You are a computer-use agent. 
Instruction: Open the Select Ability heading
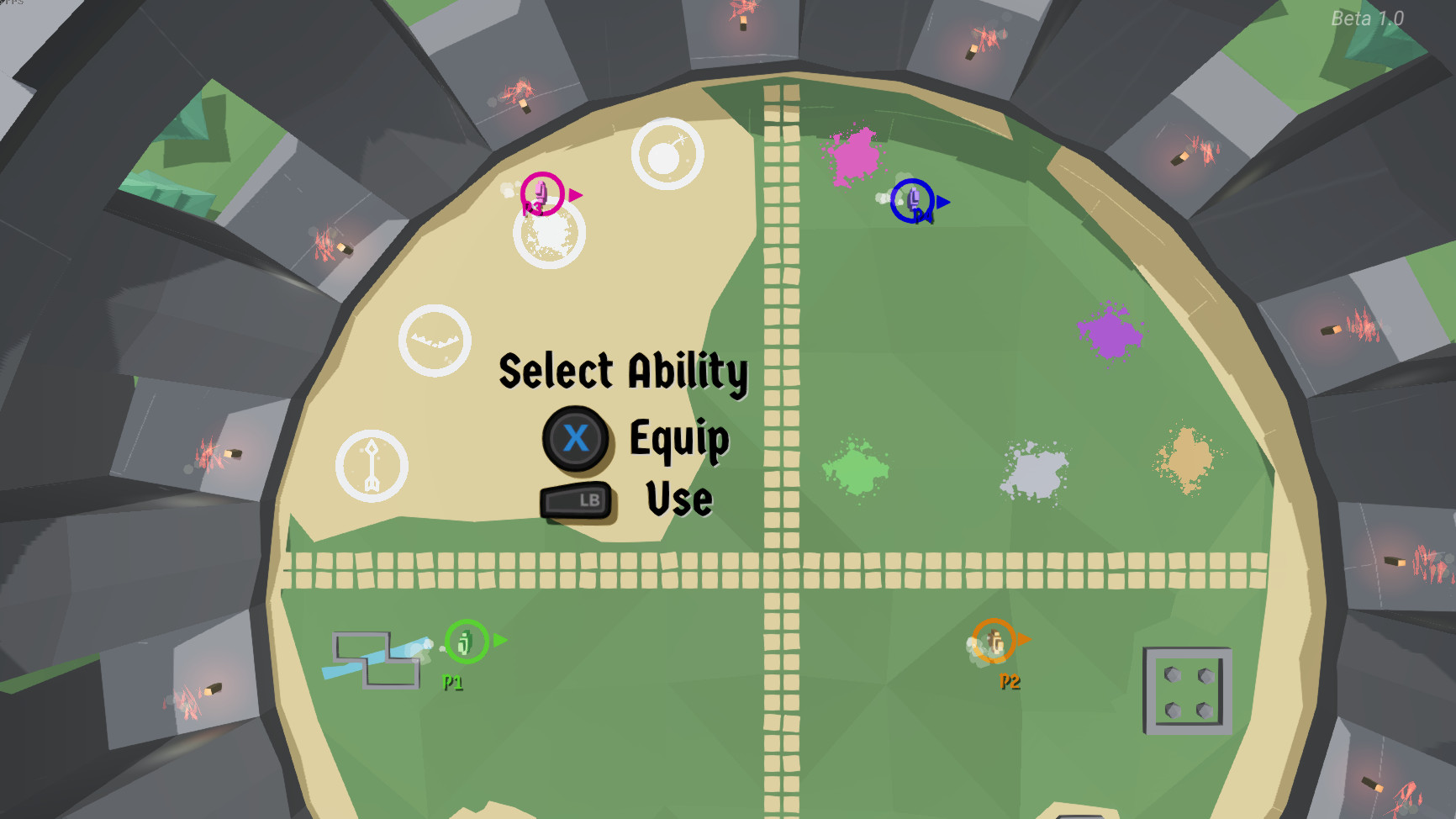623,372
